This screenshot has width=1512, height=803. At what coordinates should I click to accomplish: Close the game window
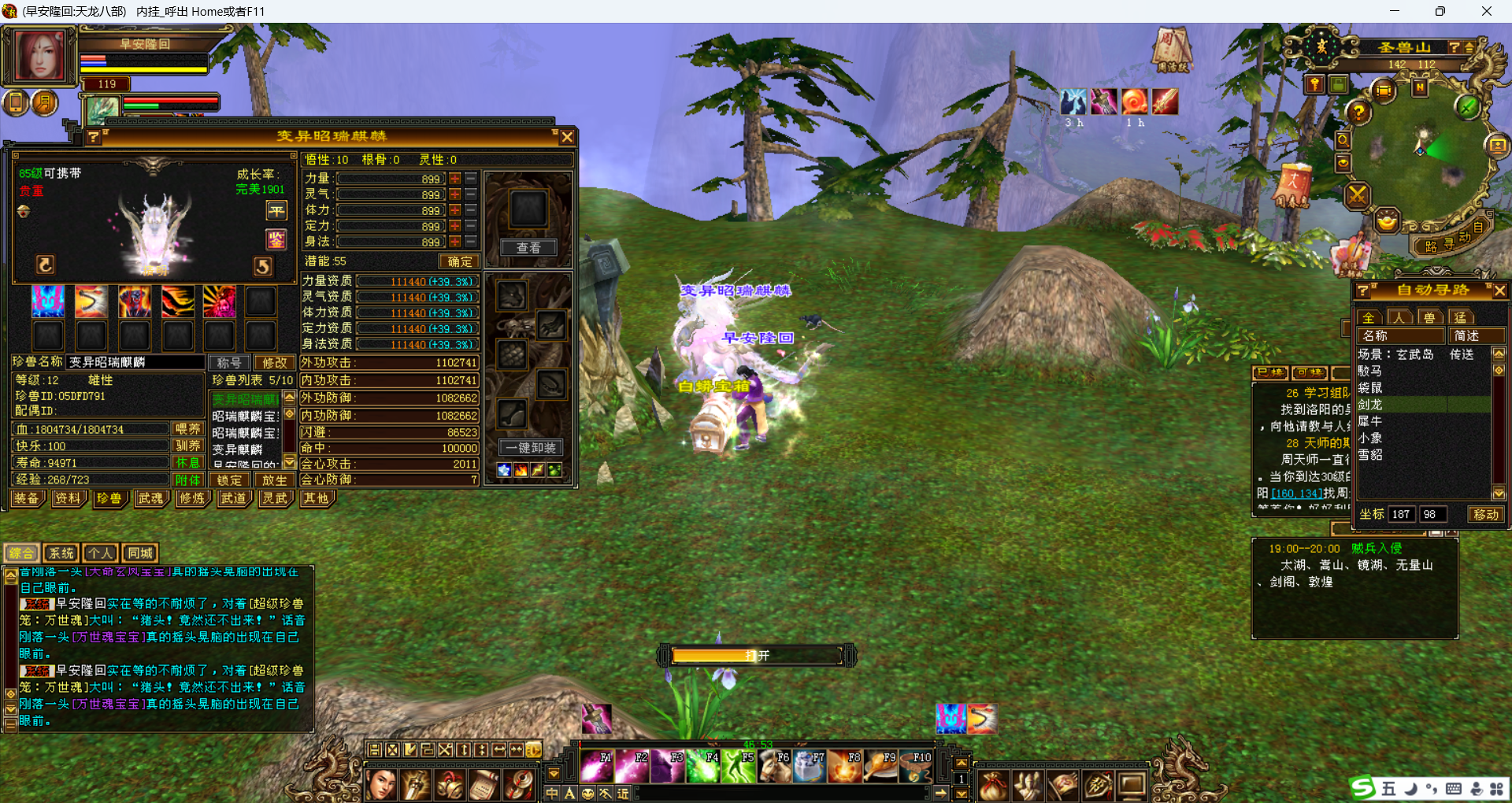pos(1486,11)
